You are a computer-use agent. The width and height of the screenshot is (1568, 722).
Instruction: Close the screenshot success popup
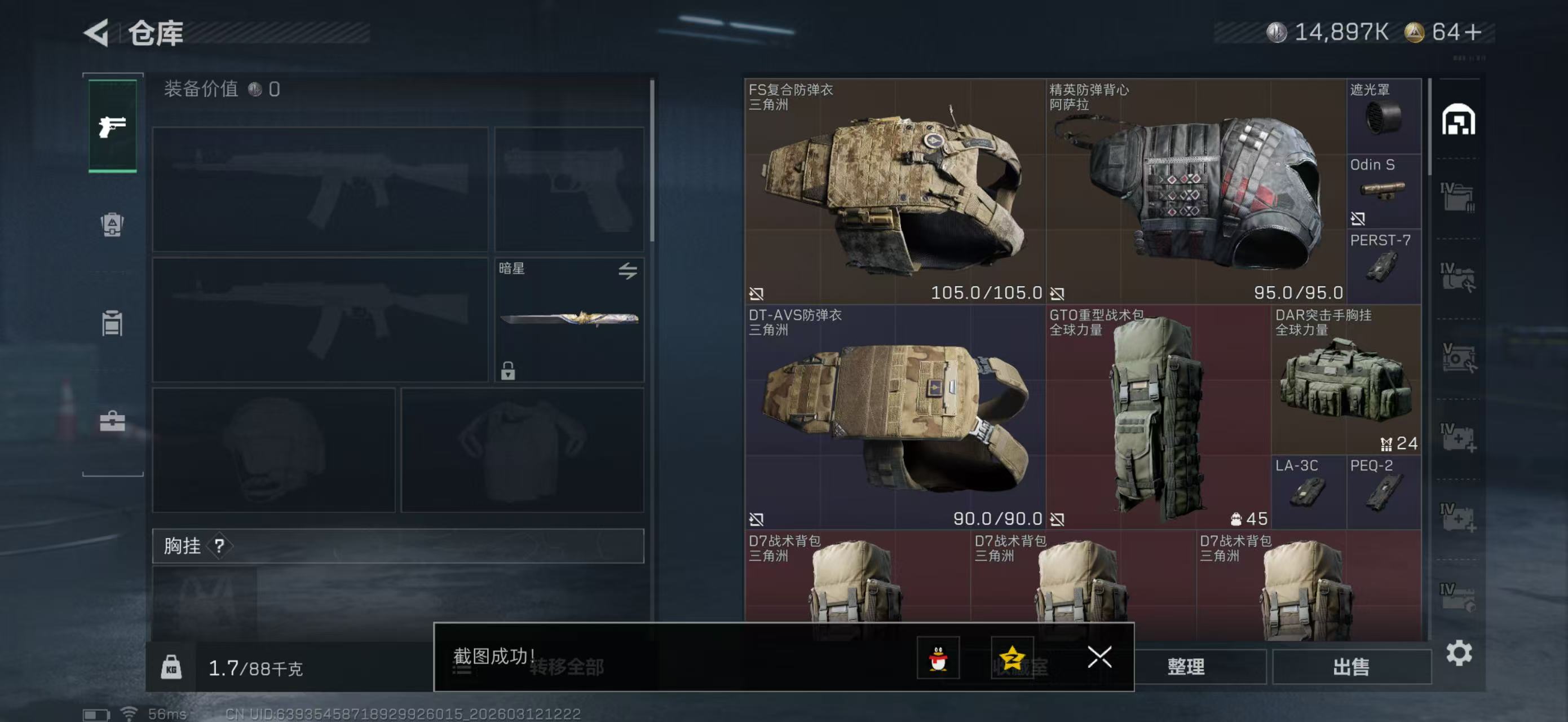(x=1099, y=657)
